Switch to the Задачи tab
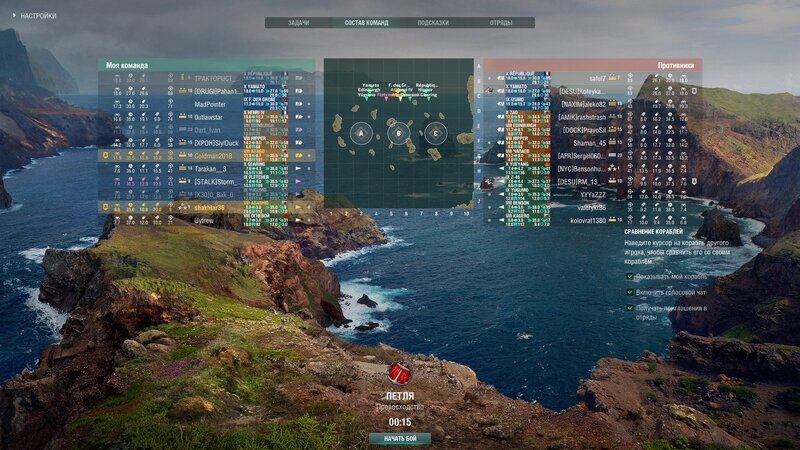800x450 pixels. [298, 22]
